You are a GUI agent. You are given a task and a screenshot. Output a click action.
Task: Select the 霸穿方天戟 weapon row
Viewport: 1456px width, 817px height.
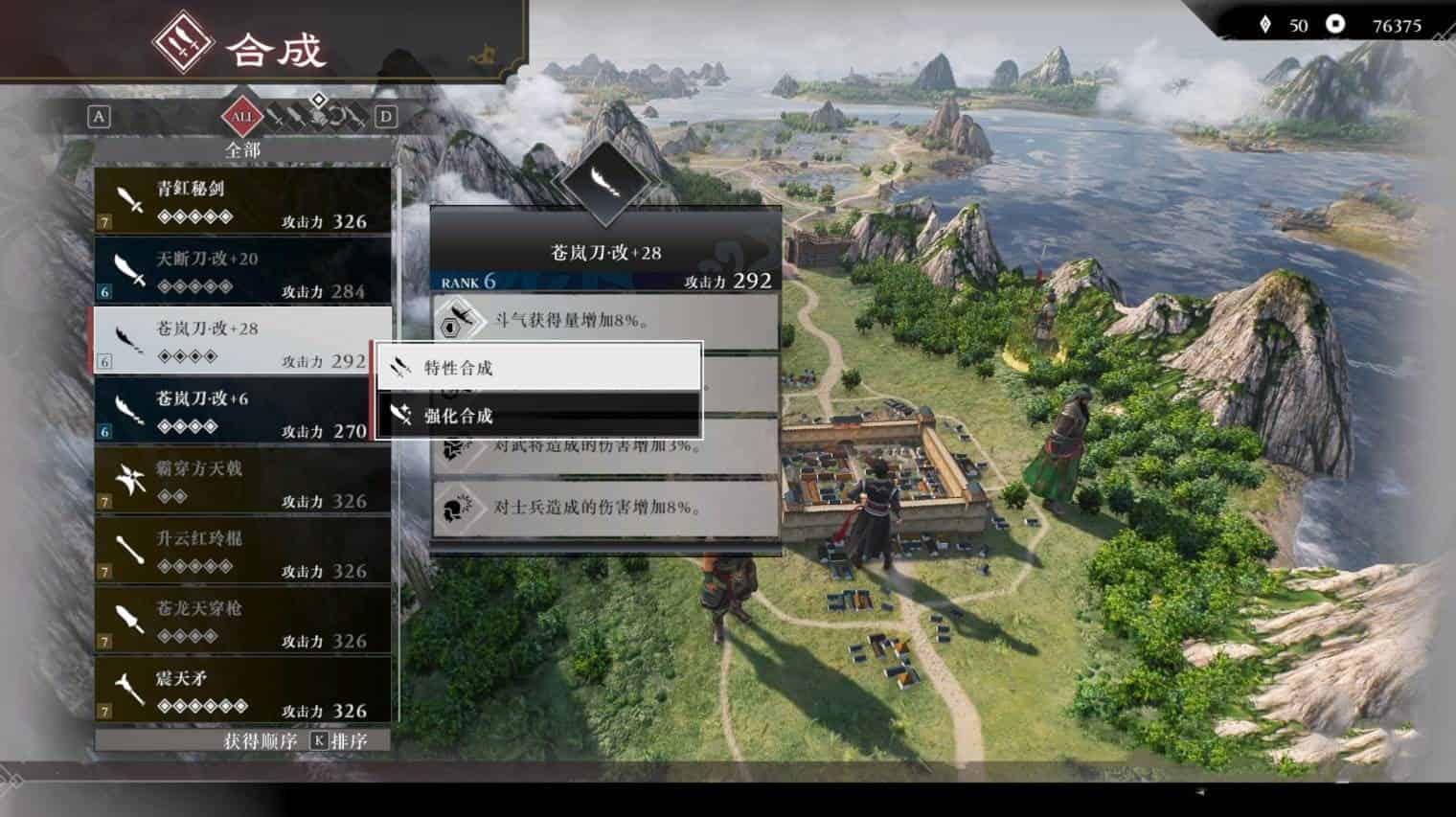(242, 481)
